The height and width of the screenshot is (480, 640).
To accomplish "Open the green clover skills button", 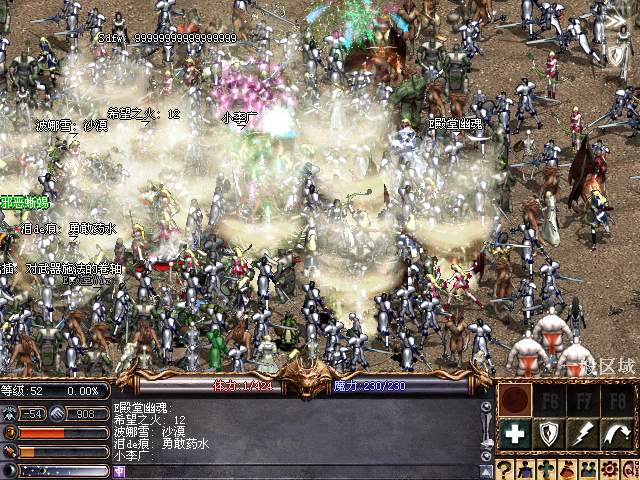I will [546, 469].
